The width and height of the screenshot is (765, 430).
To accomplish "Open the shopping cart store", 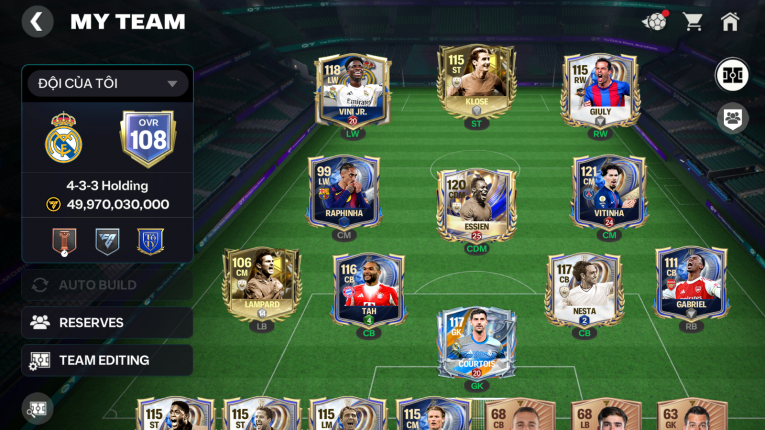I will [692, 22].
